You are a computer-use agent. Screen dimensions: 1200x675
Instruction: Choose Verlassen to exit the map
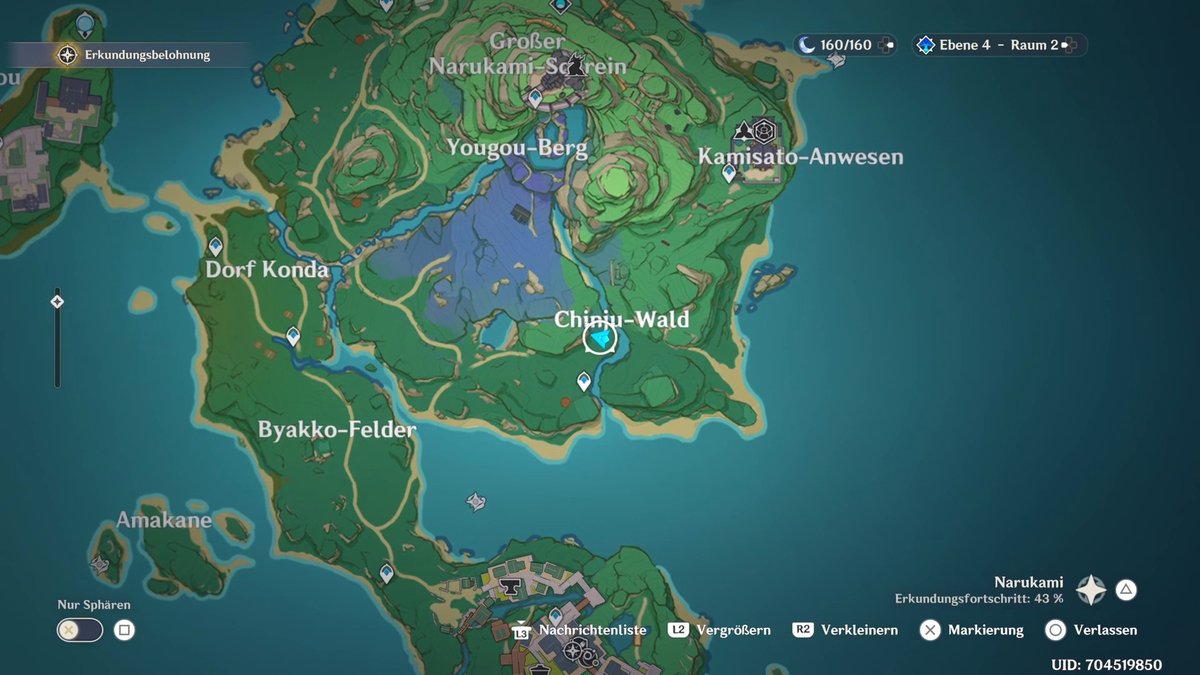1105,630
